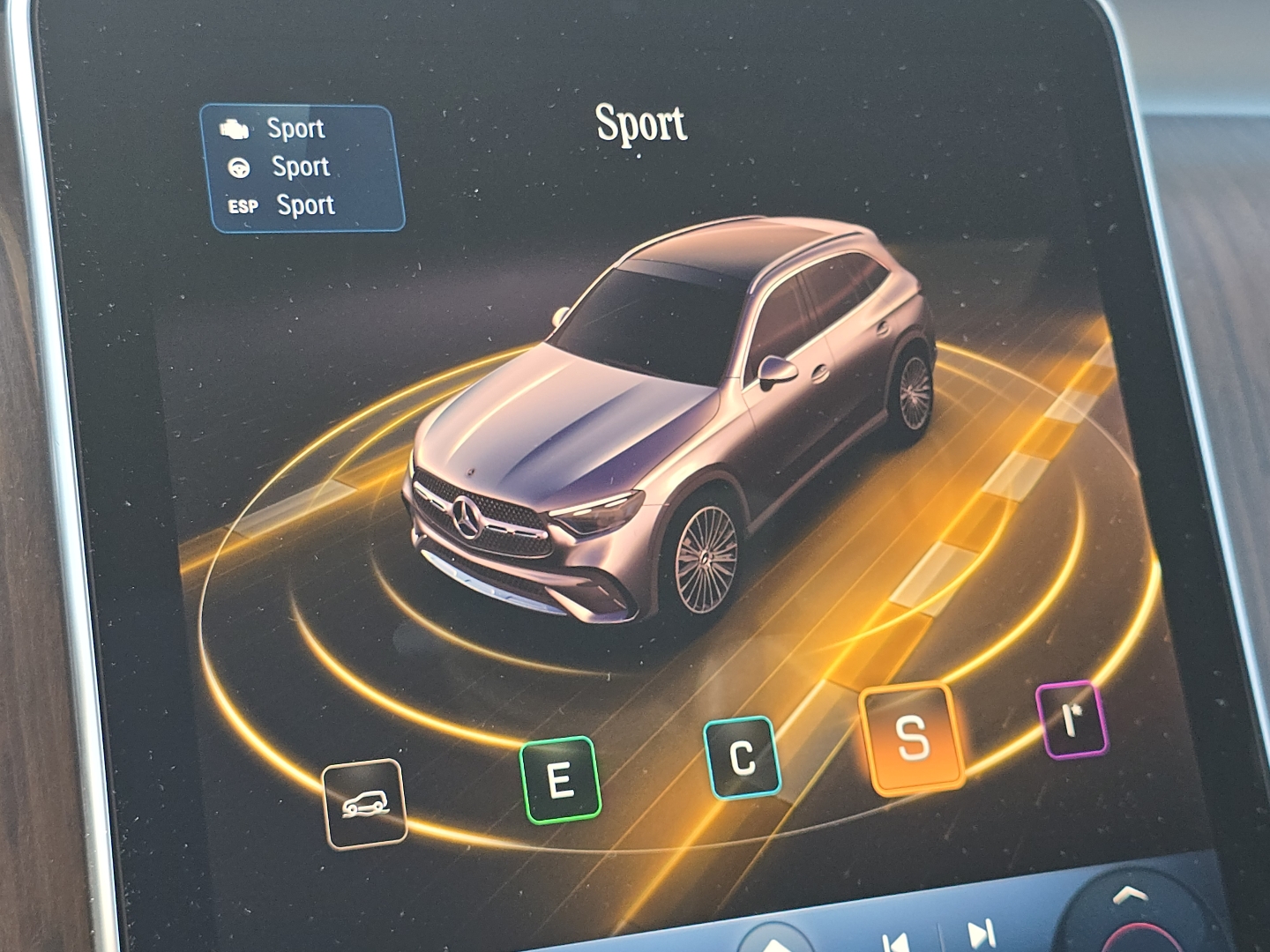Tap the up chevron at bottom right

(x=1129, y=895)
